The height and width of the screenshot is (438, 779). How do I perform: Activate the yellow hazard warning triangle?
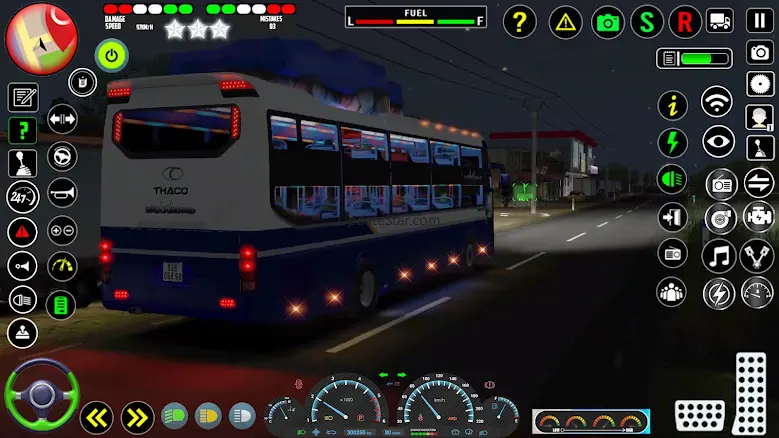[566, 21]
